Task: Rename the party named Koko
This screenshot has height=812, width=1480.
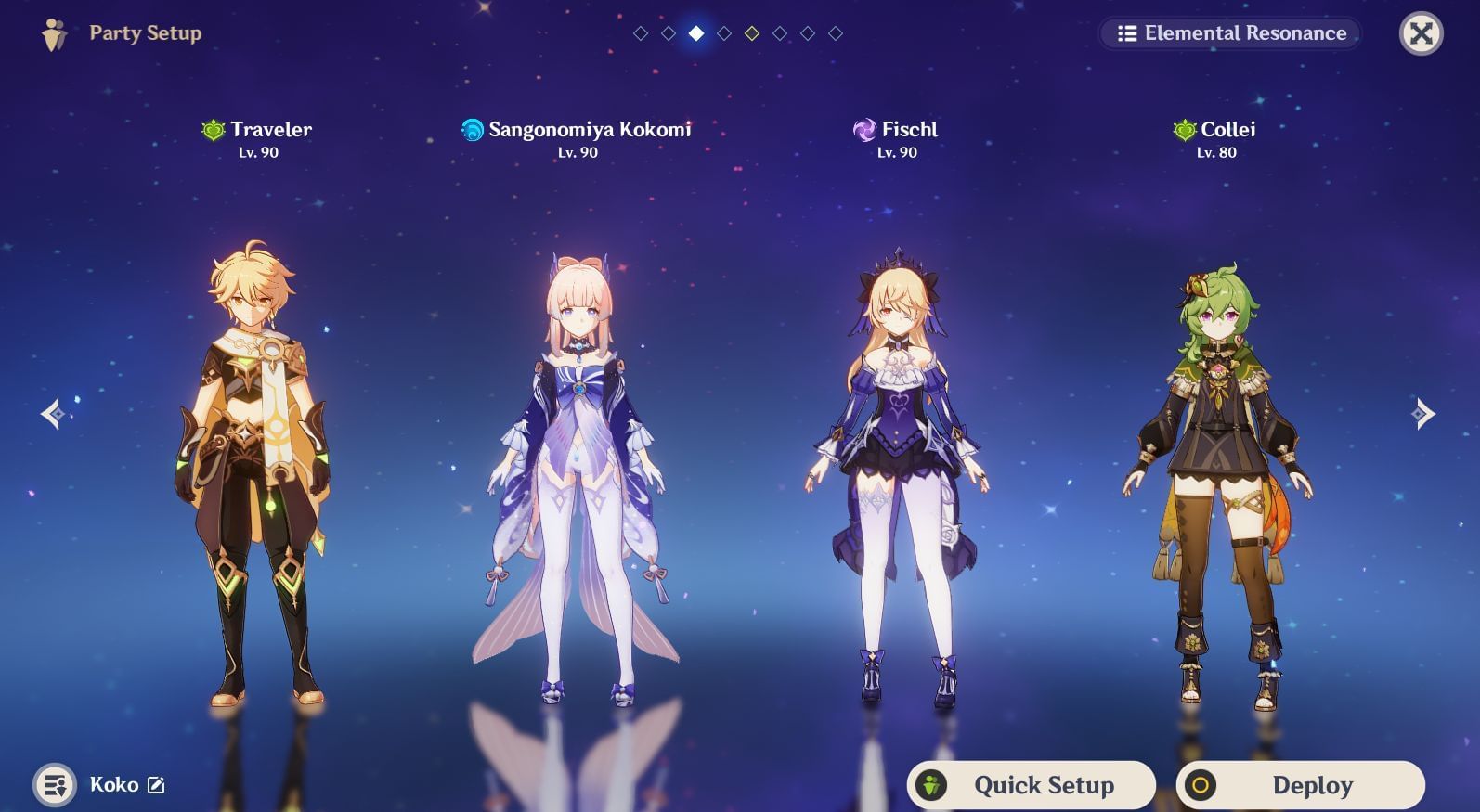Action: 157,785
